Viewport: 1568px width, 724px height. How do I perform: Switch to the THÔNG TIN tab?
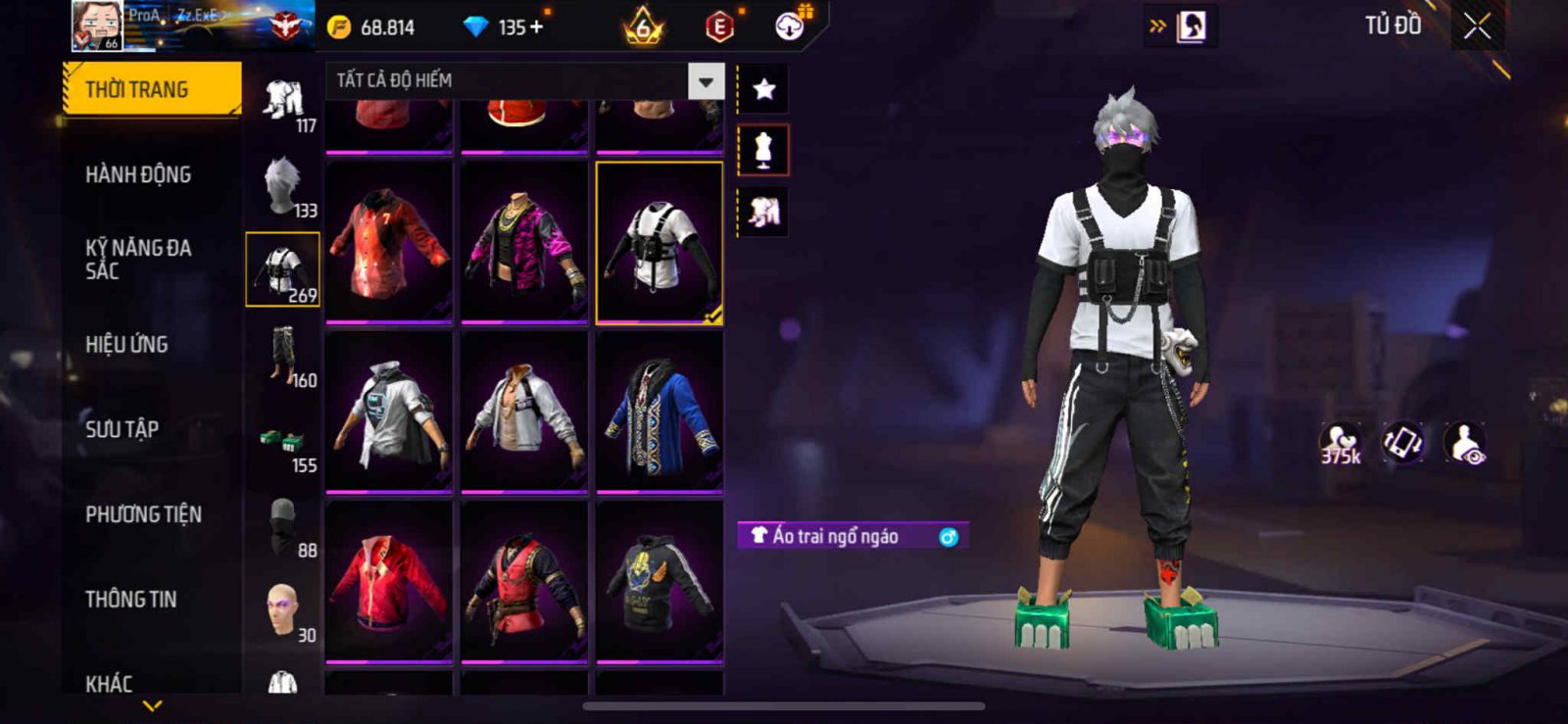click(130, 600)
